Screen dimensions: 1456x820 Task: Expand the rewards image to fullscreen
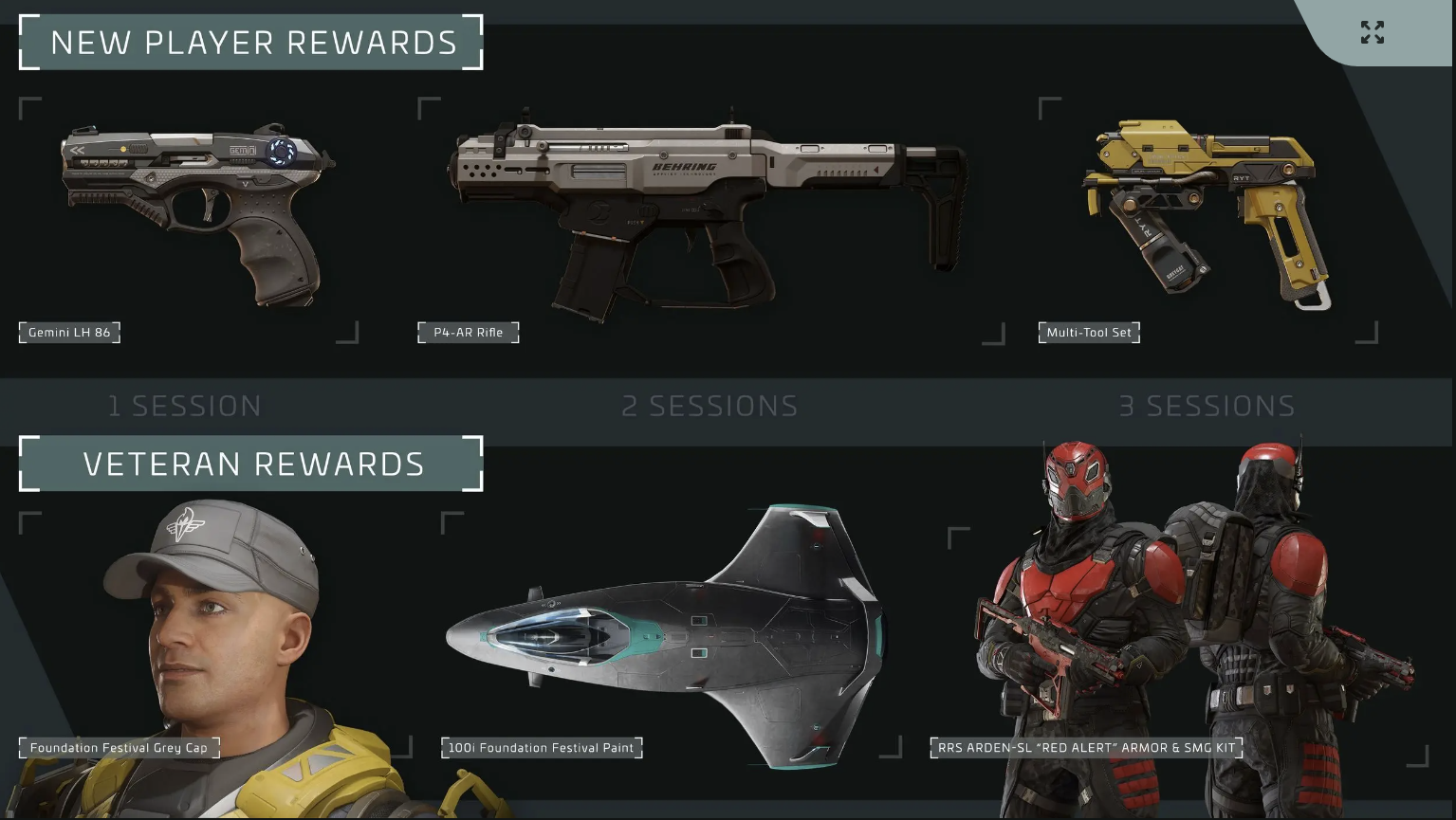[1372, 32]
